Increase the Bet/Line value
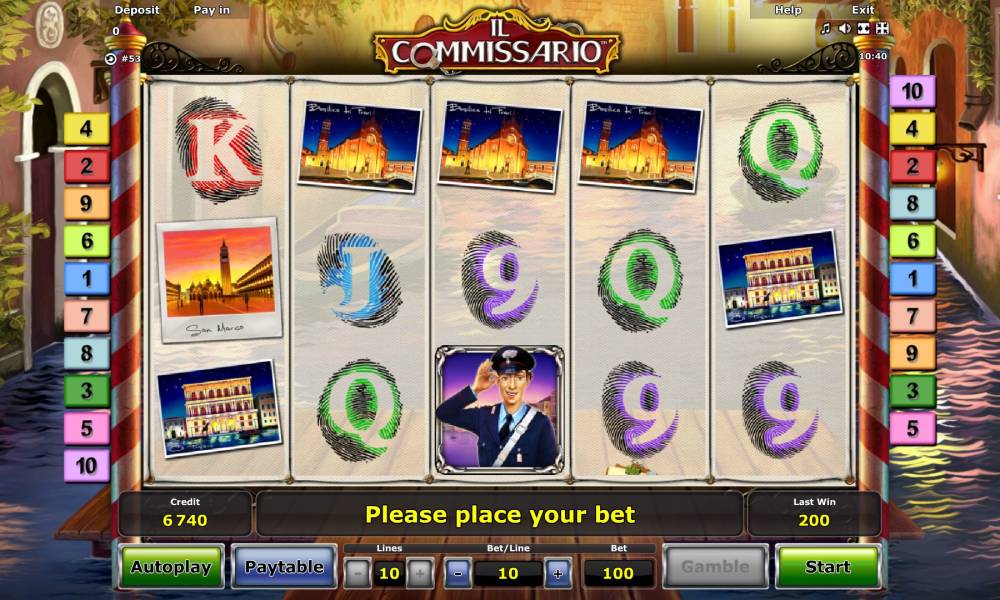The width and height of the screenshot is (1000, 600). pyautogui.click(x=558, y=573)
